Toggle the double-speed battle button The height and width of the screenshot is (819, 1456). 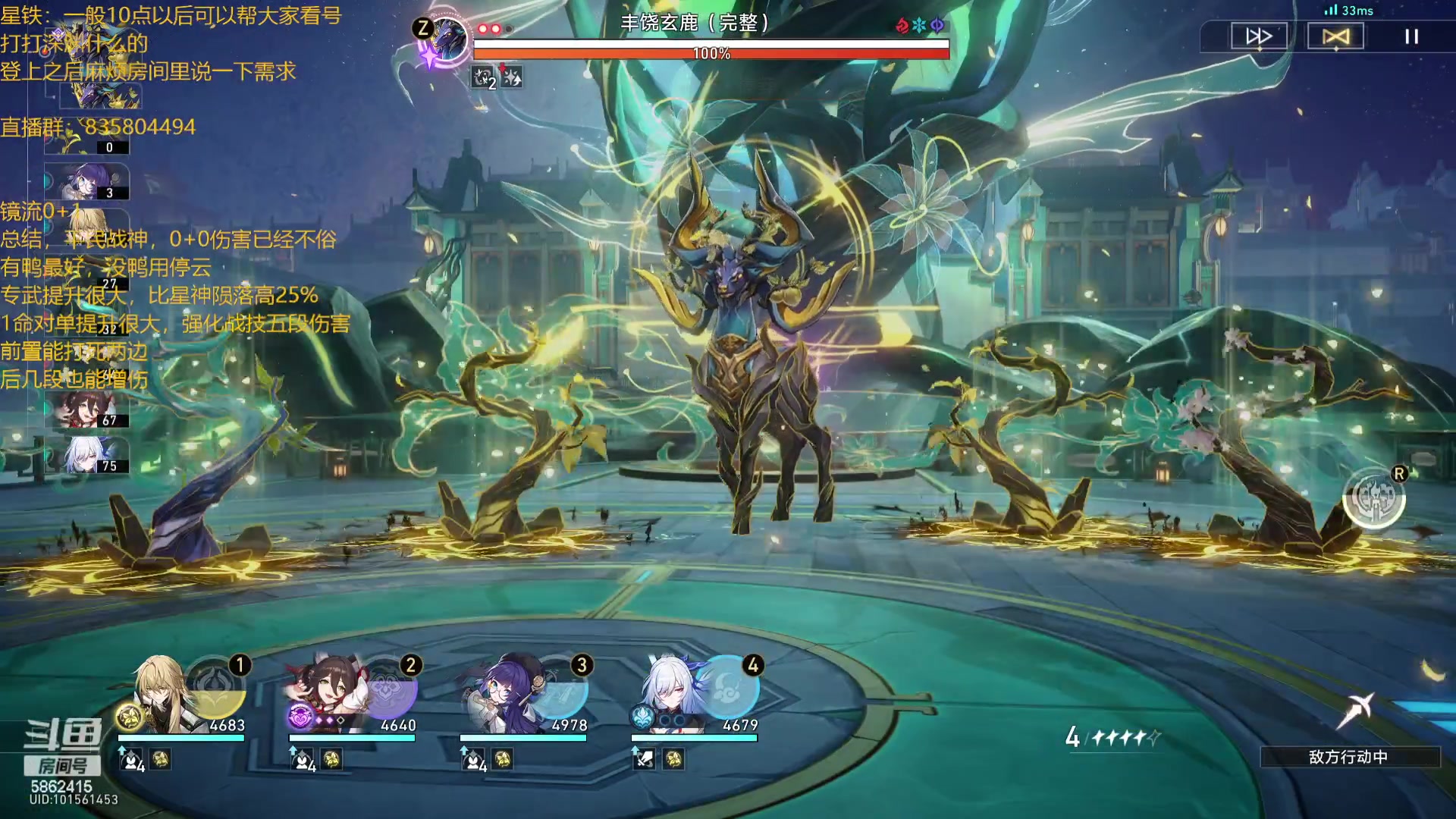[1259, 36]
